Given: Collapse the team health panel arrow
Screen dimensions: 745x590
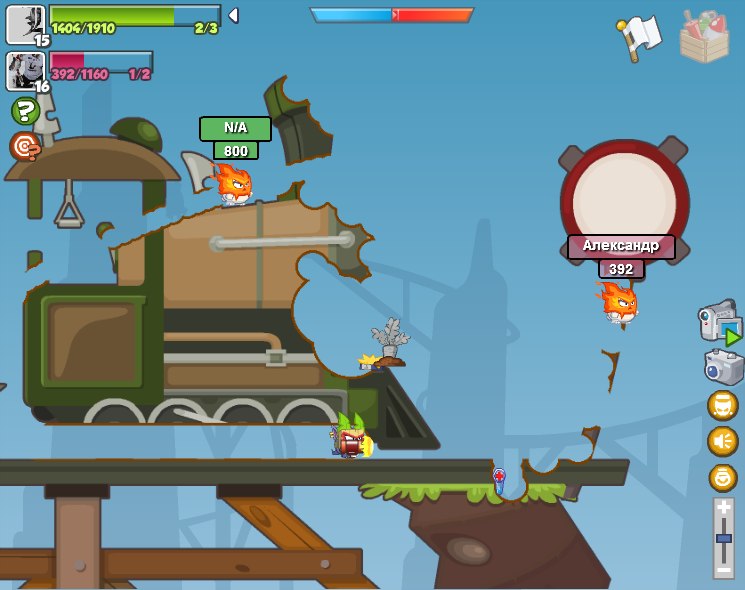Looking at the screenshot, I should click(233, 15).
